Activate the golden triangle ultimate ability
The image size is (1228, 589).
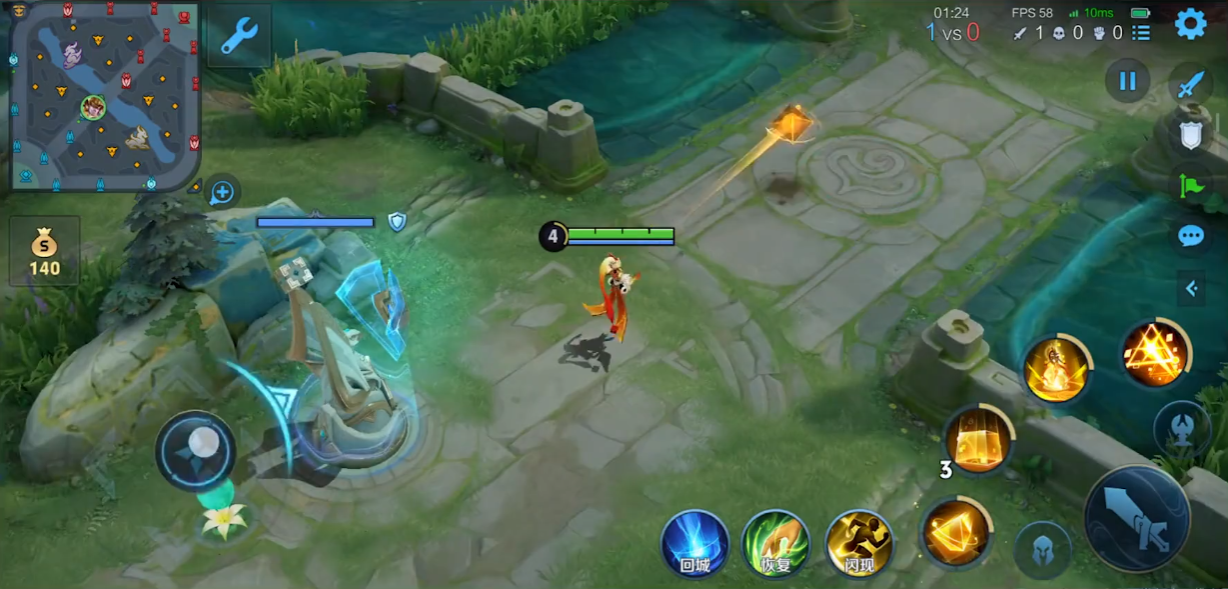[1155, 354]
